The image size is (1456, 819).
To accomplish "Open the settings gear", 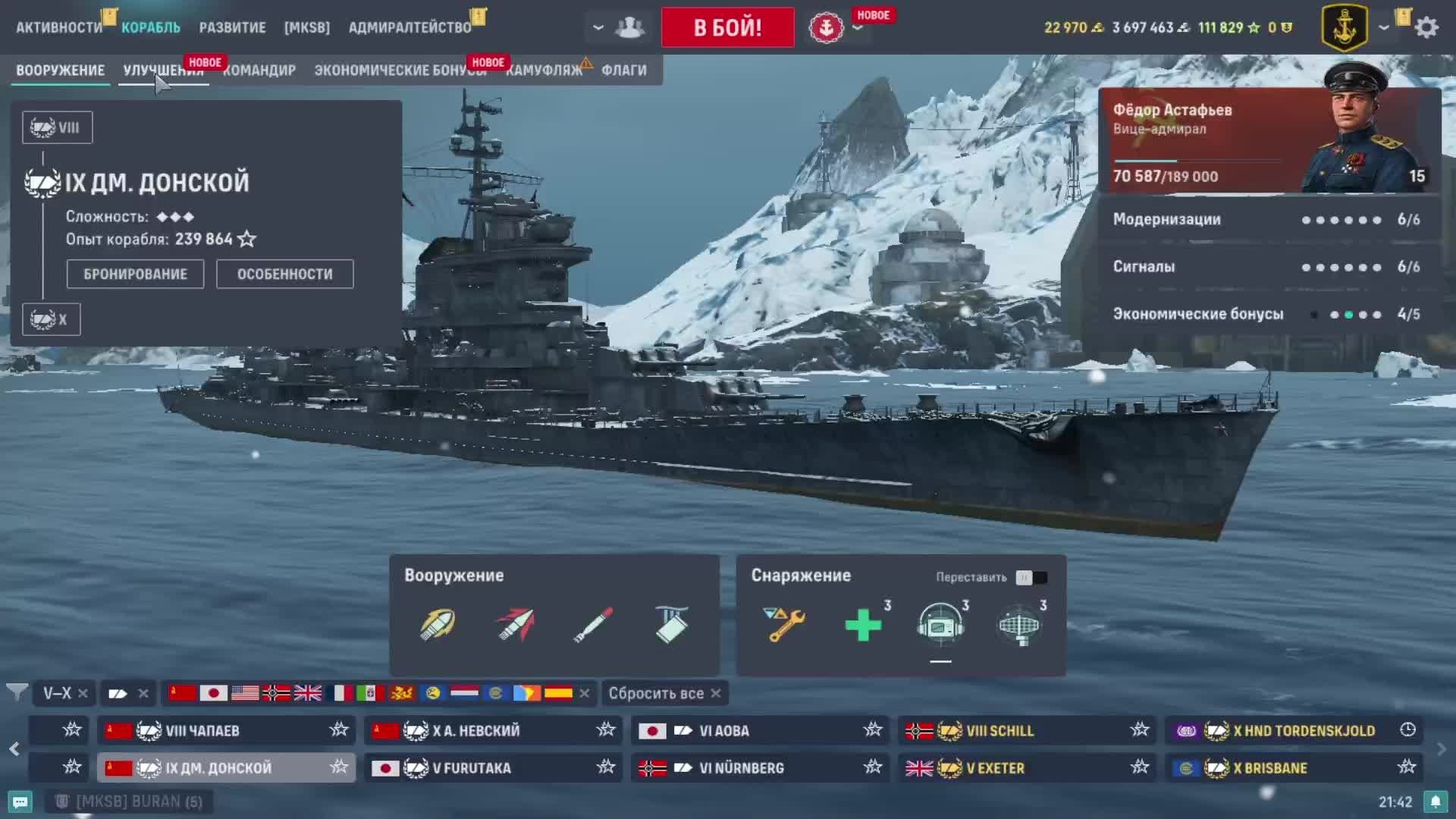I will pos(1426,27).
